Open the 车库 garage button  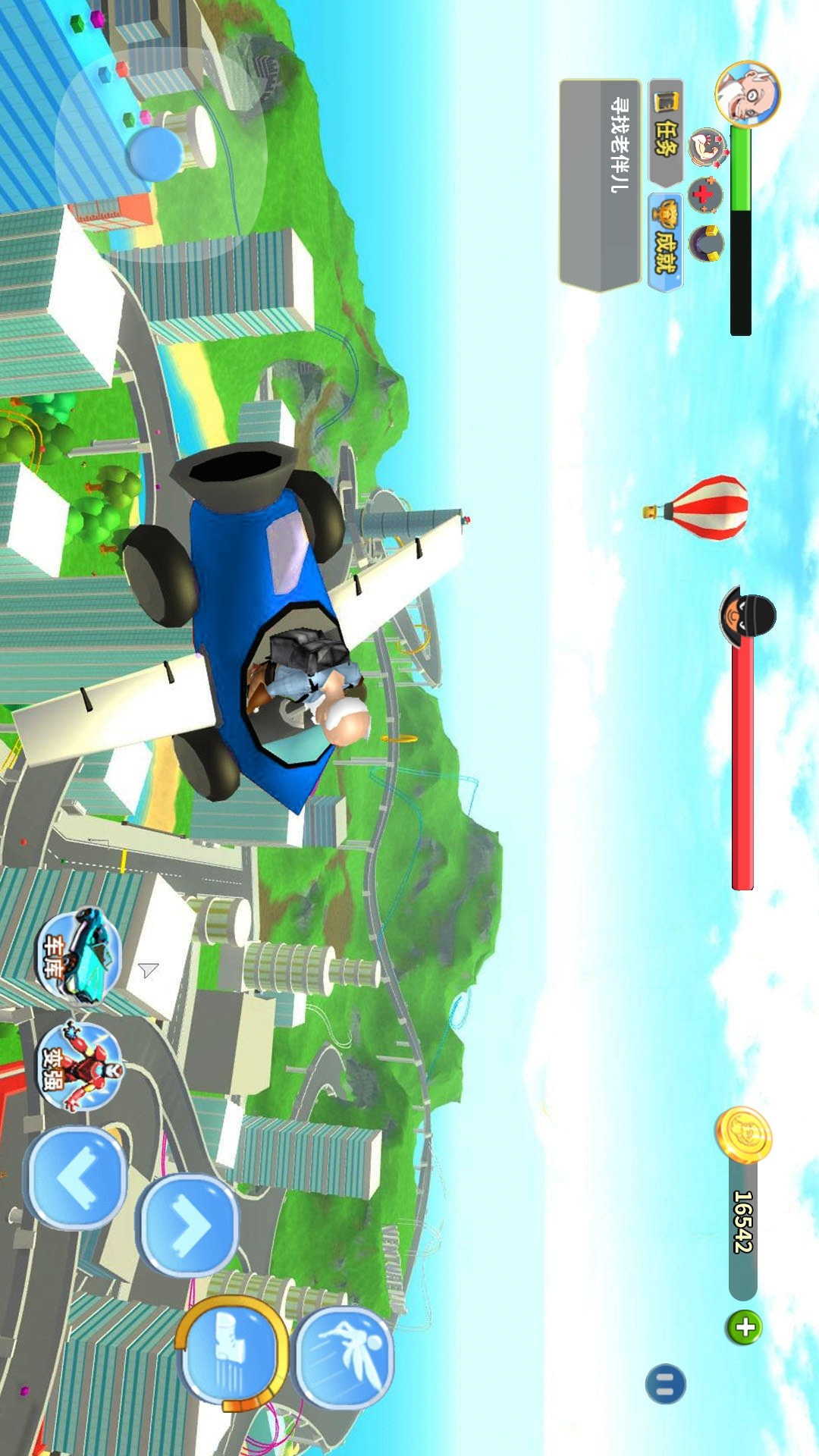[x=78, y=955]
